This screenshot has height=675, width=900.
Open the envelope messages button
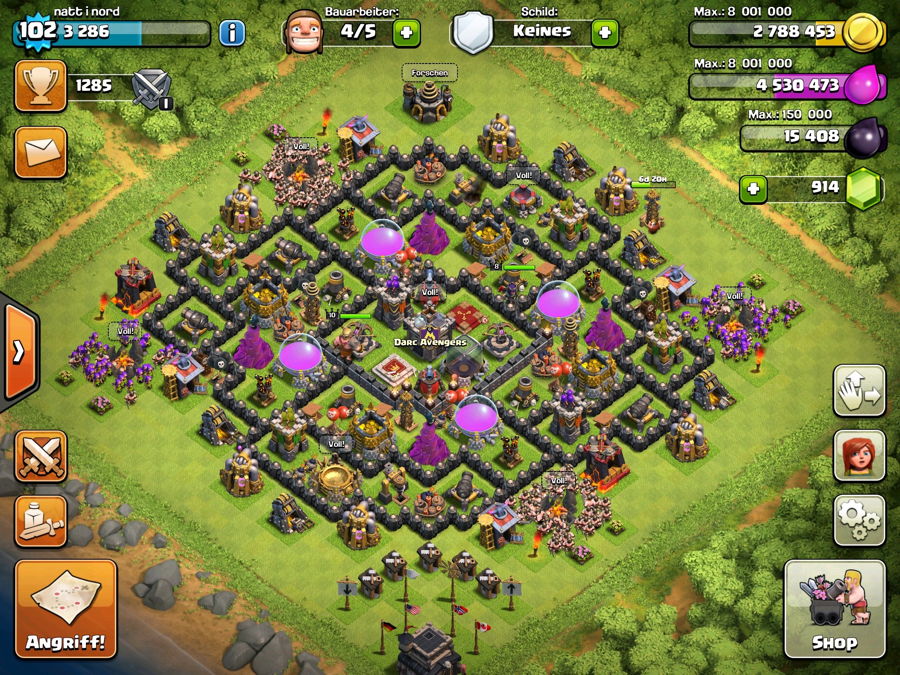pyautogui.click(x=40, y=152)
